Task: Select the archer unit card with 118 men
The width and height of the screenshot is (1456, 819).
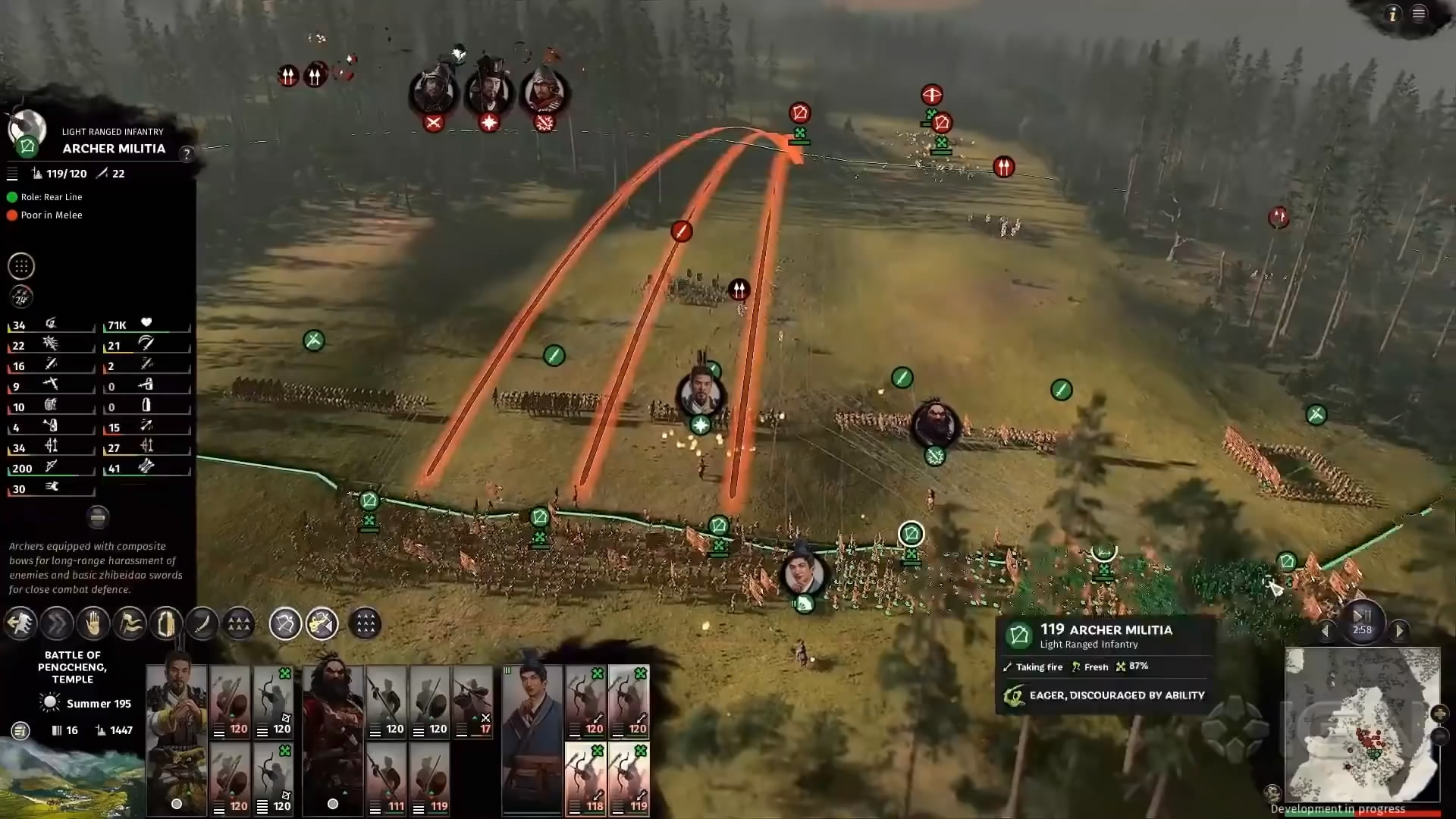Action: pyautogui.click(x=585, y=779)
